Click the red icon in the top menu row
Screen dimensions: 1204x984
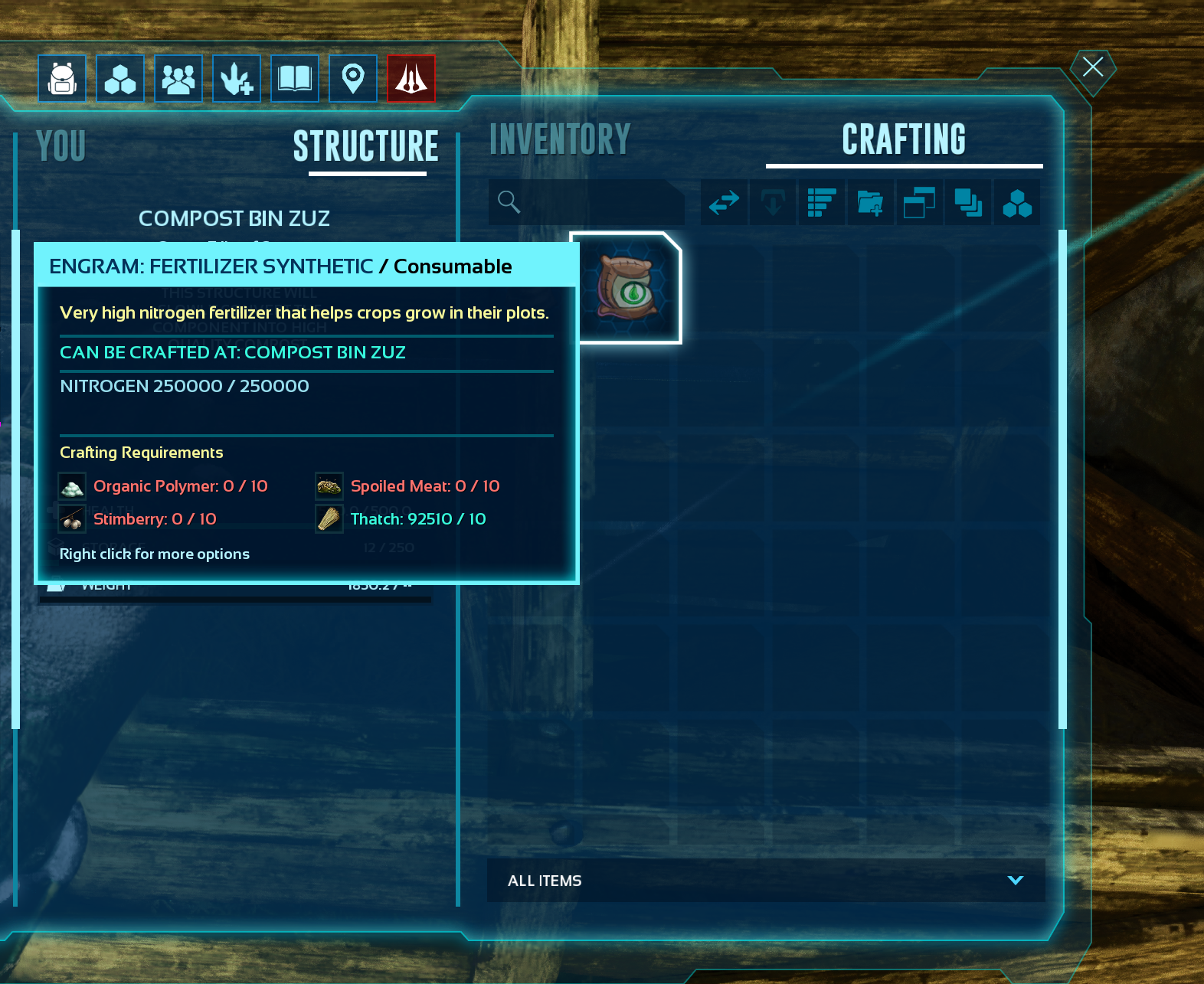[x=411, y=78]
